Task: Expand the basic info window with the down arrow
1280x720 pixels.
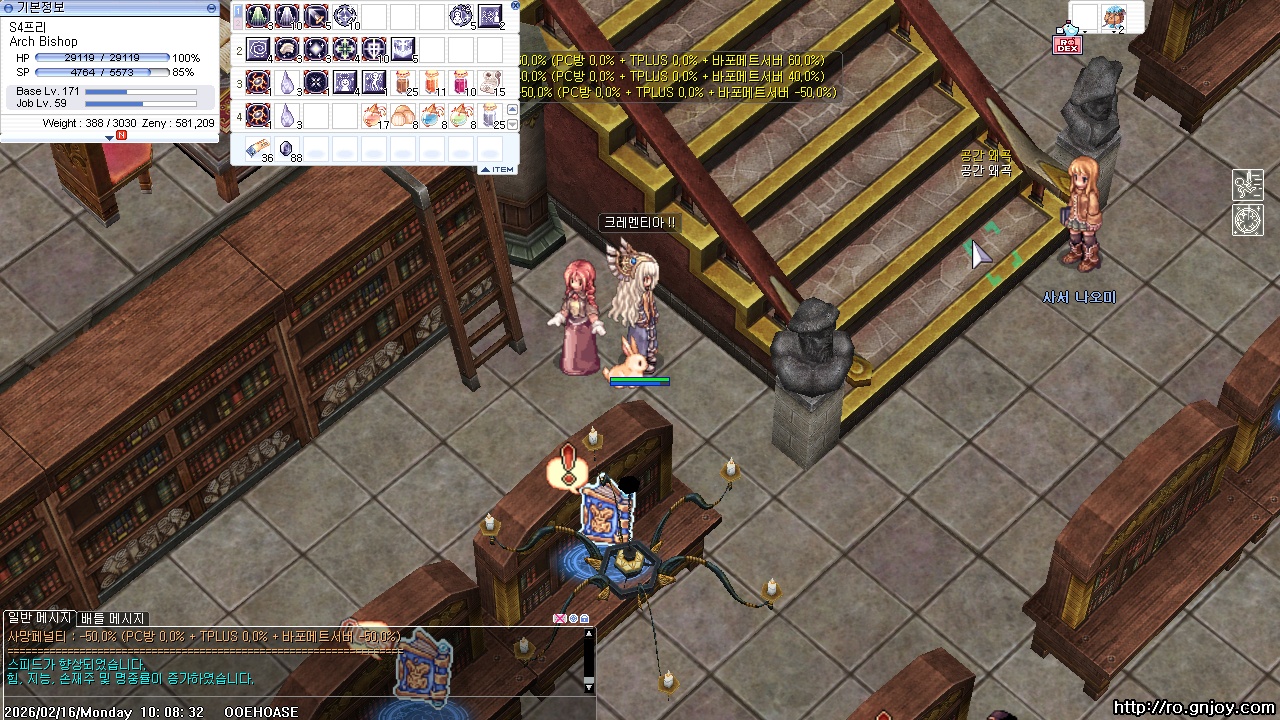Action: tap(109, 137)
